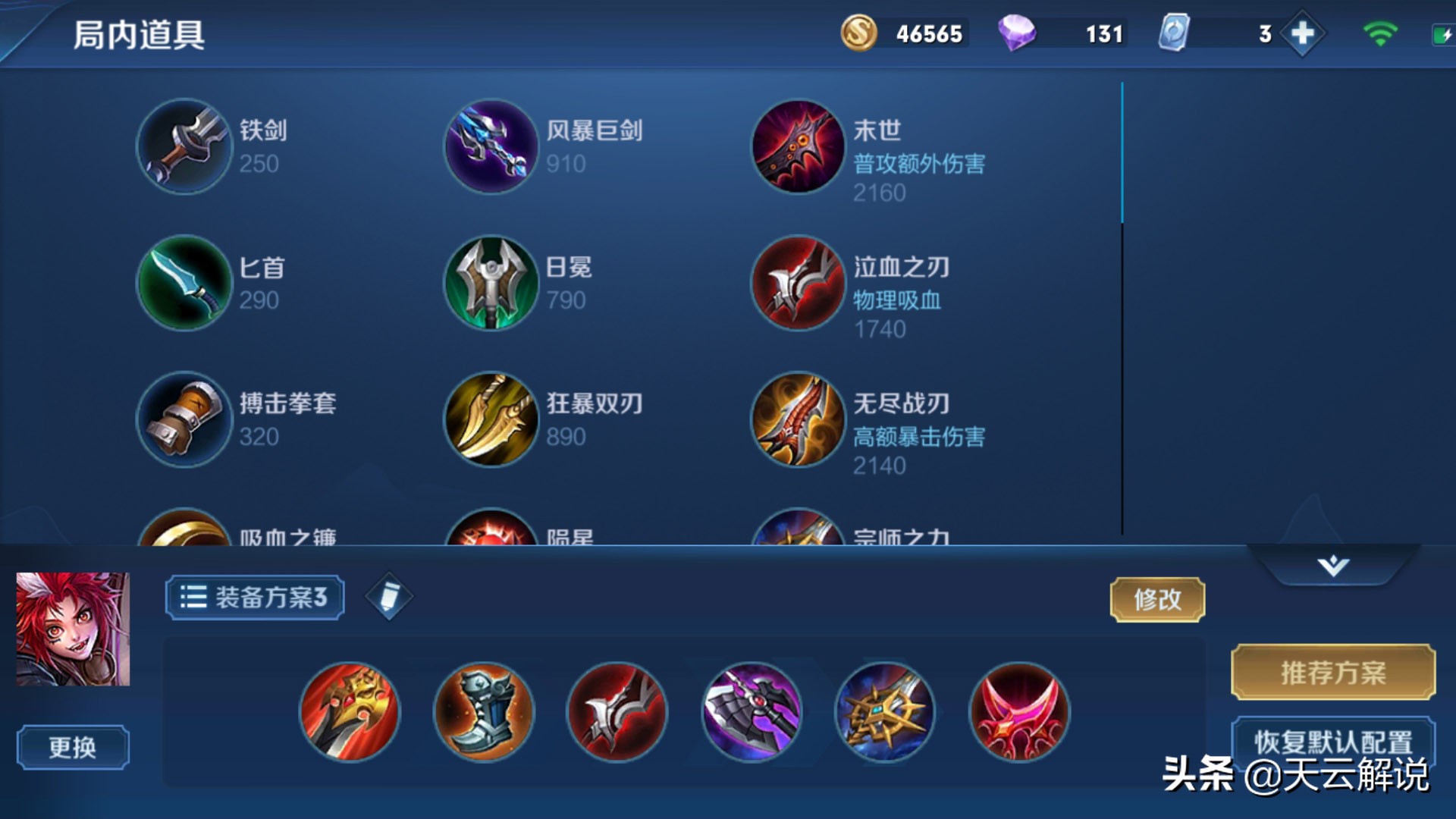The width and height of the screenshot is (1456, 819).
Task: Click the first equipped item in the build
Action: (x=350, y=711)
